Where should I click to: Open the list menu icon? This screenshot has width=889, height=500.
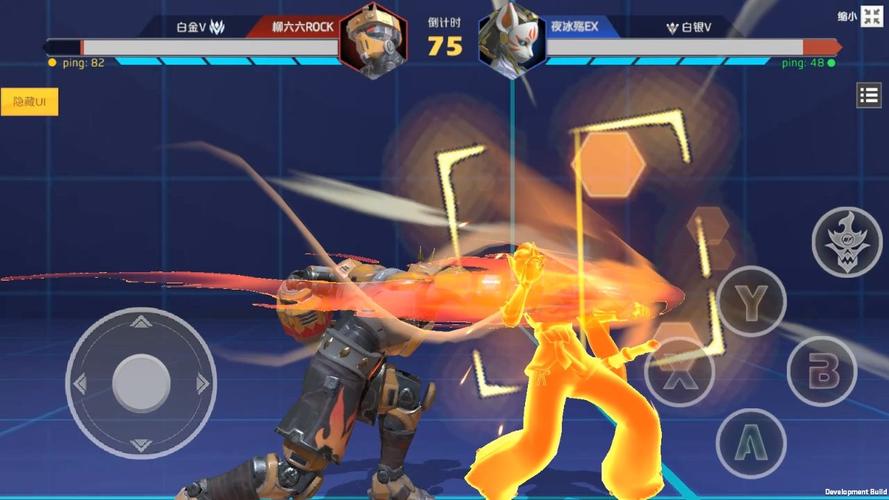(868, 96)
